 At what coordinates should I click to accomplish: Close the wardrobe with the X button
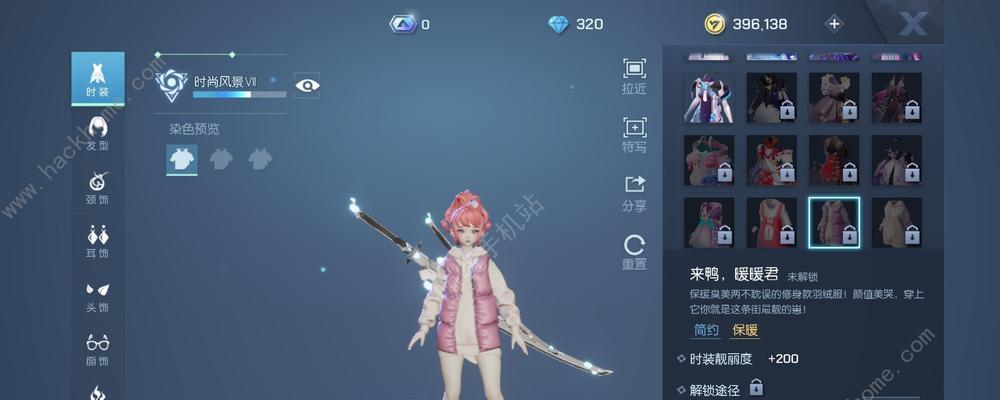[x=913, y=23]
